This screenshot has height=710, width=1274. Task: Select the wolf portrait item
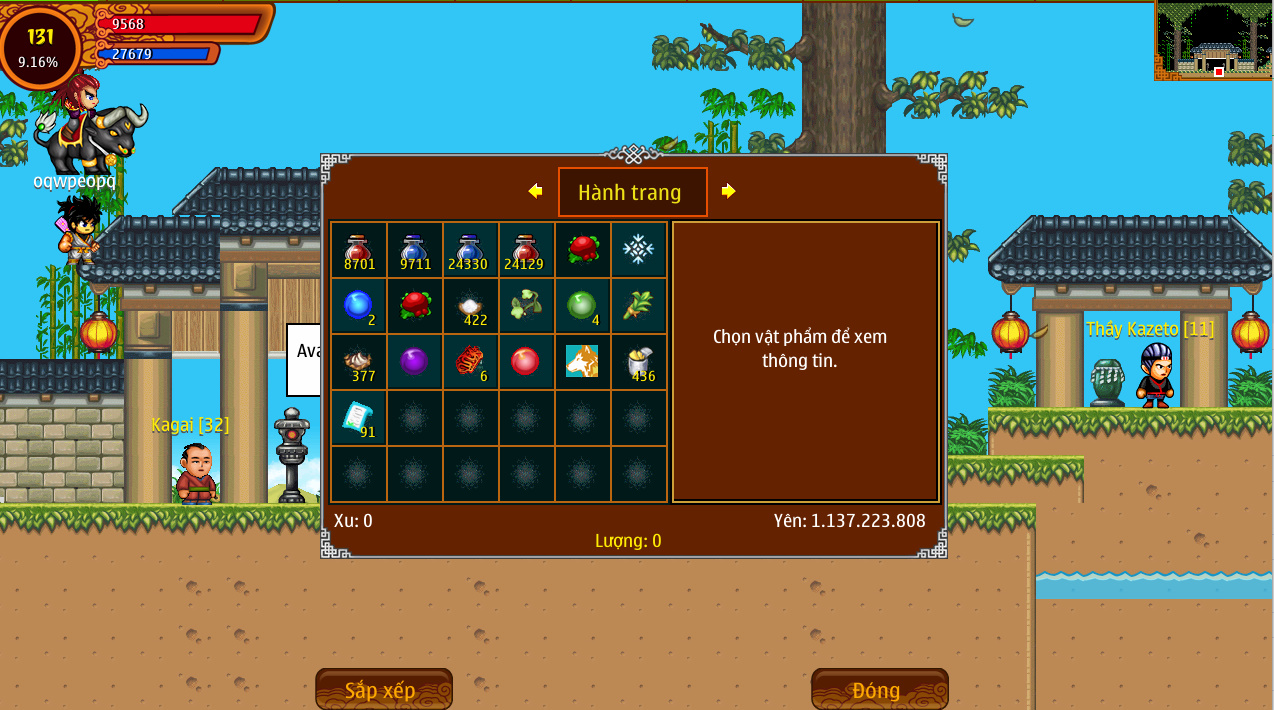pos(583,362)
